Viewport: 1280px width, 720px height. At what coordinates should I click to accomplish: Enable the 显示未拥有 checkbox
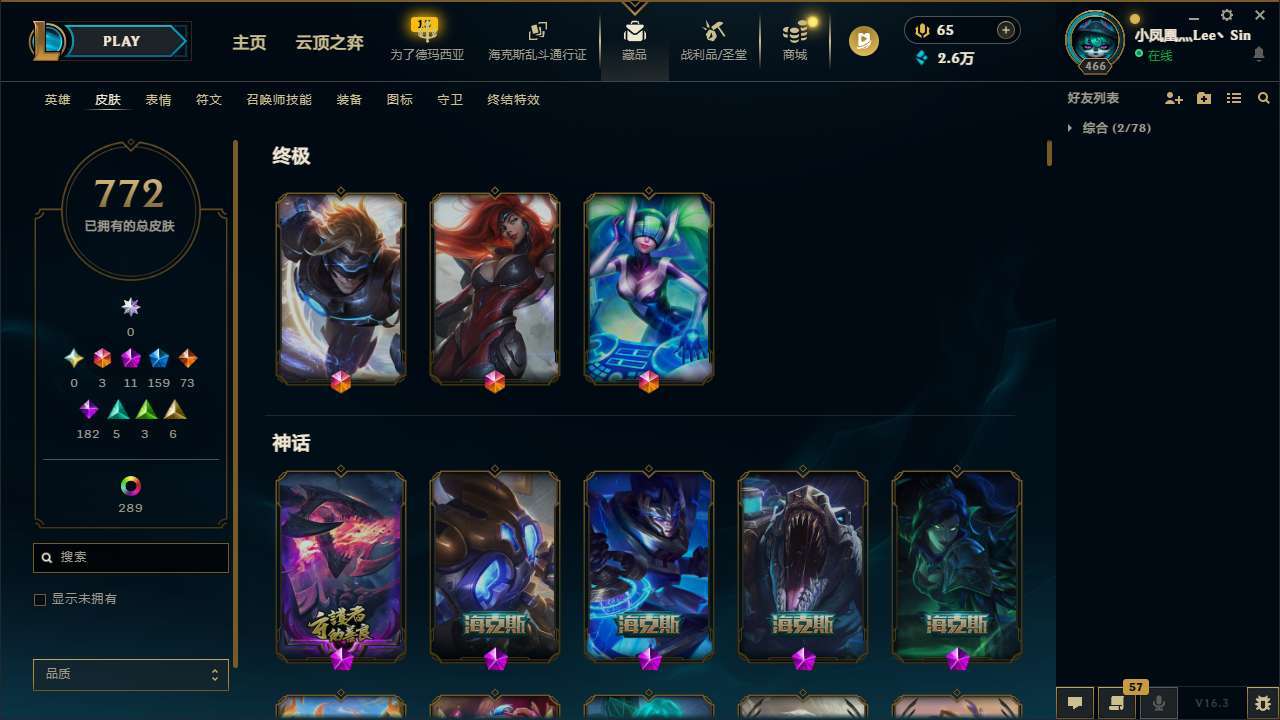[40, 599]
